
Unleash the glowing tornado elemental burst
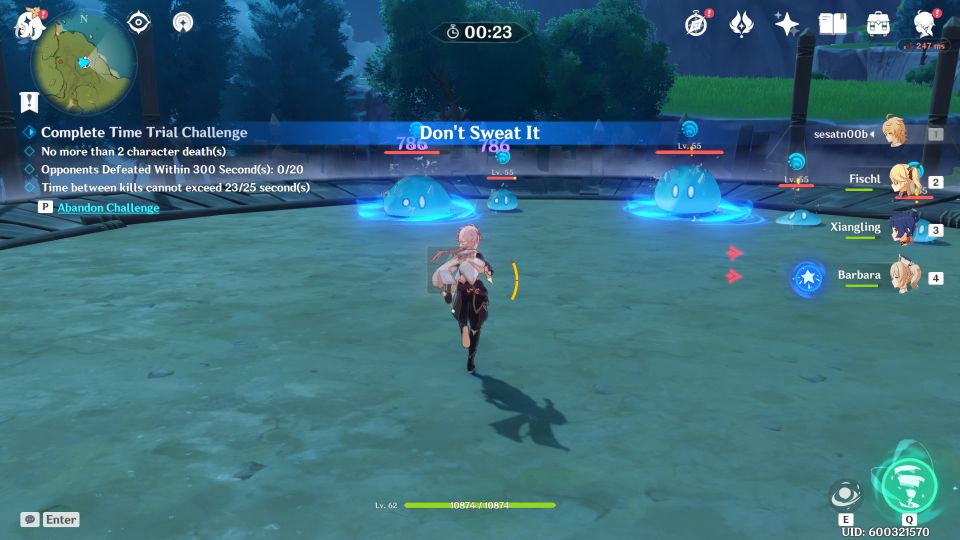coord(908,484)
